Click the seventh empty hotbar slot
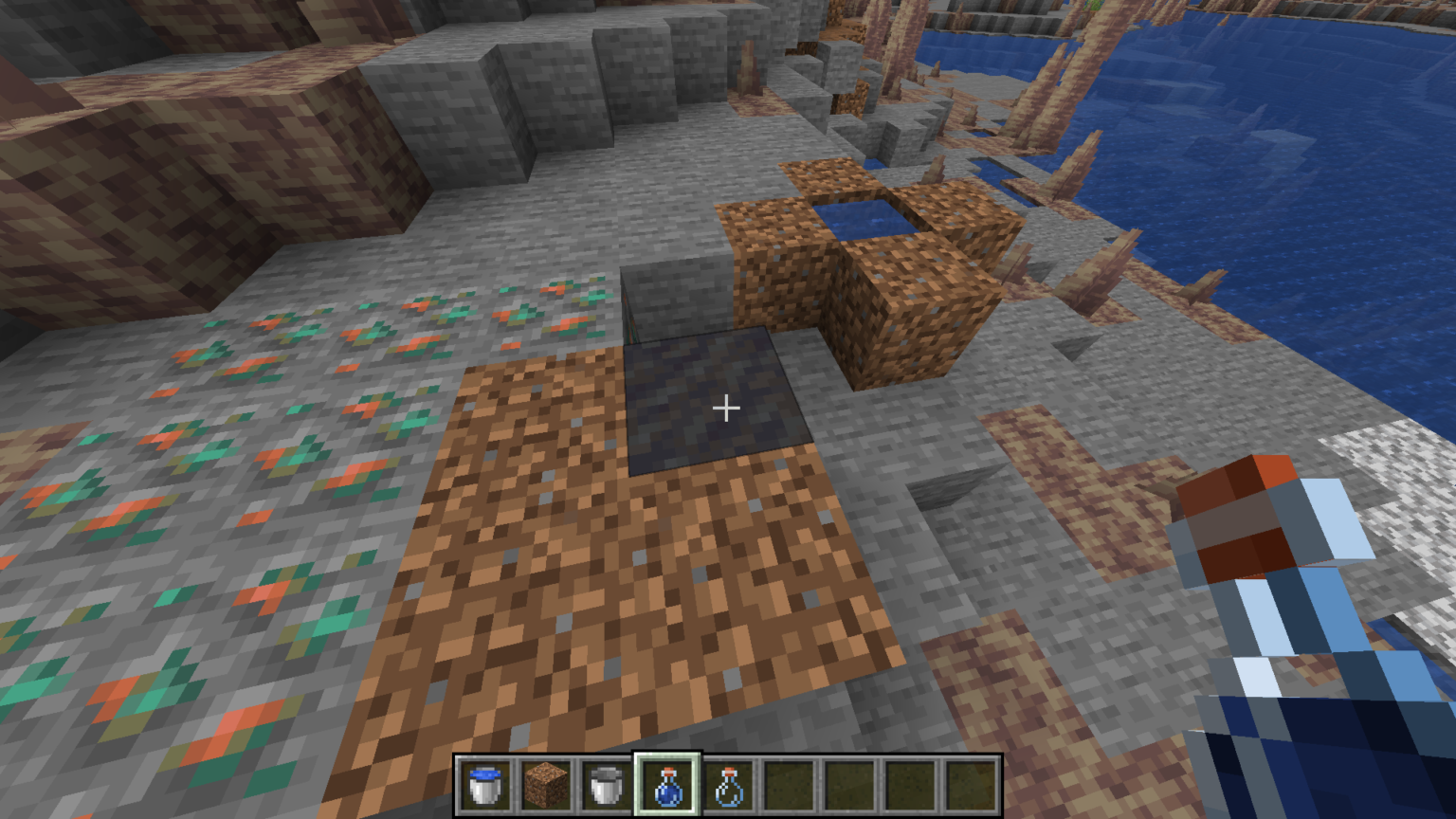Viewport: 1456px width, 819px height. [849, 787]
